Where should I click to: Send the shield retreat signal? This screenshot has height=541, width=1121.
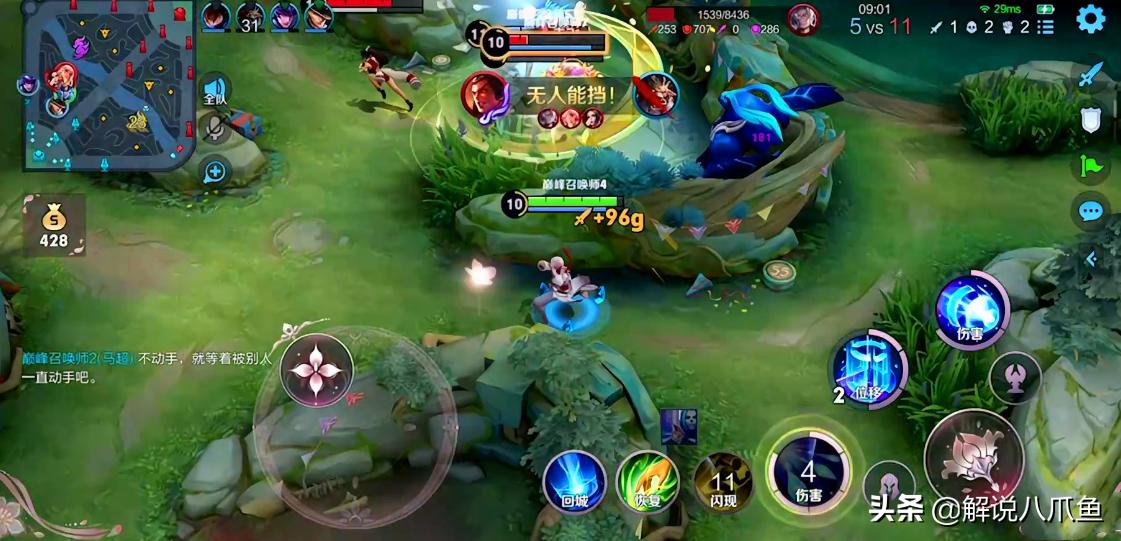(1090, 120)
